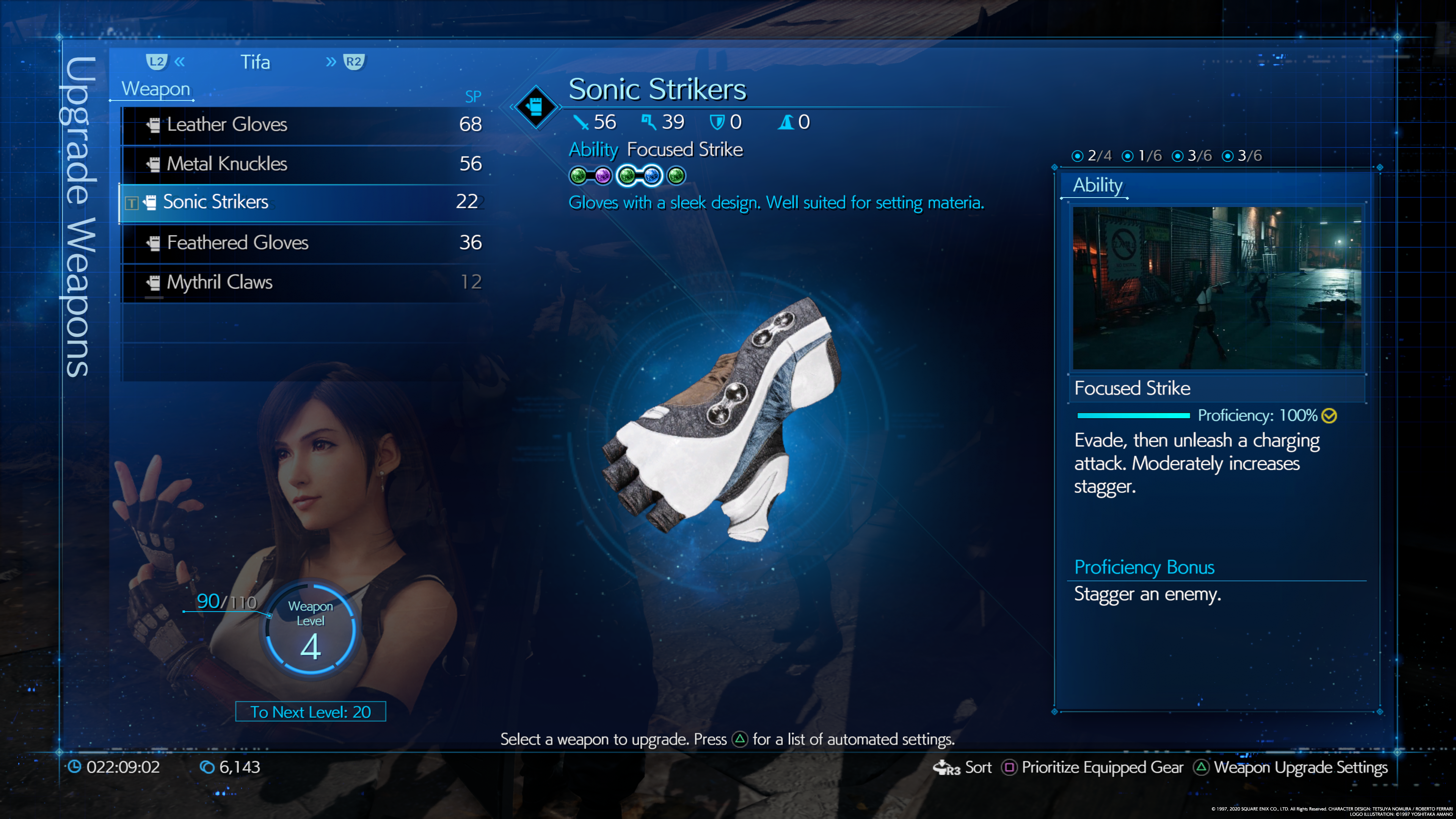Image resolution: width=1456 pixels, height=819 pixels.
Task: Pick Feathered Gloves from the list
Action: coord(305,243)
